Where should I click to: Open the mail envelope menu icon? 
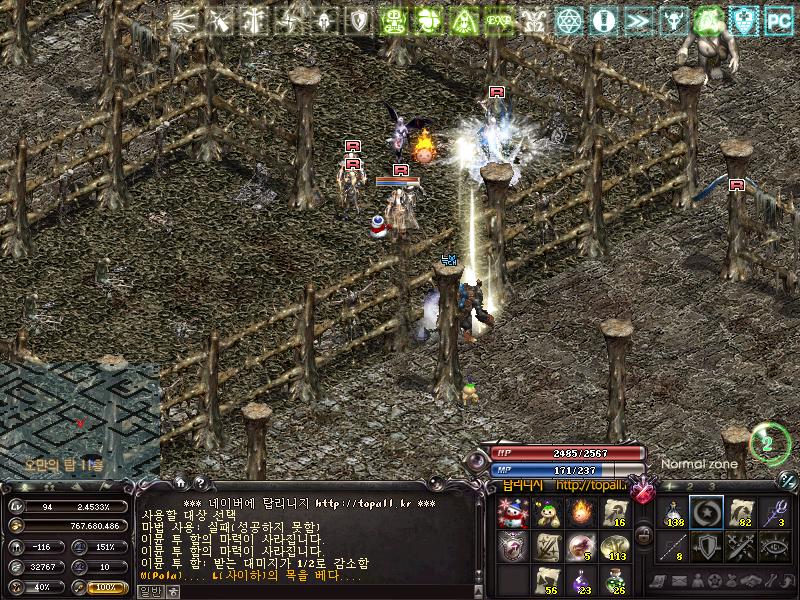tap(681, 582)
